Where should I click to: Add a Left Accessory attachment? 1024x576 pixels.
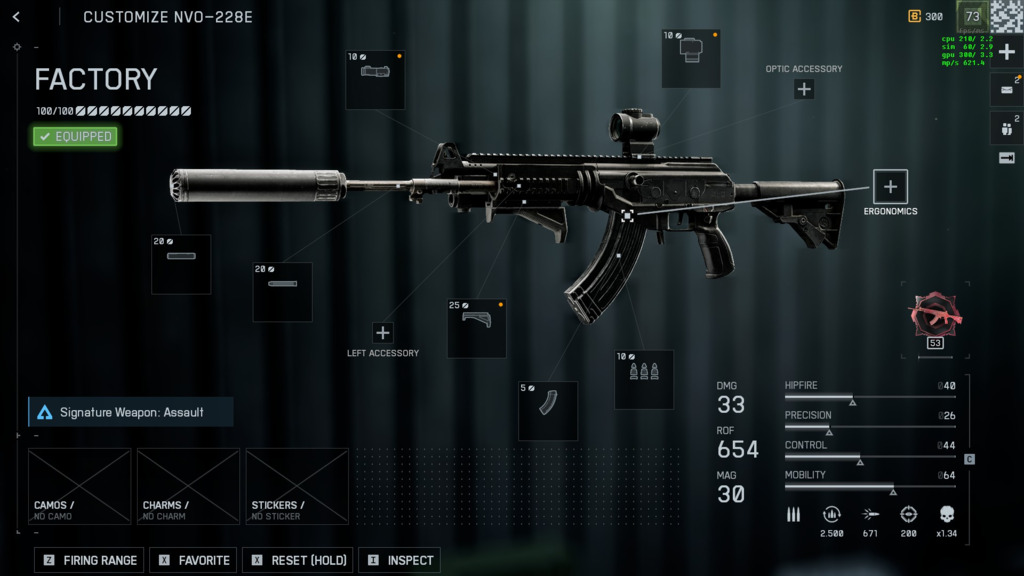[x=383, y=333]
